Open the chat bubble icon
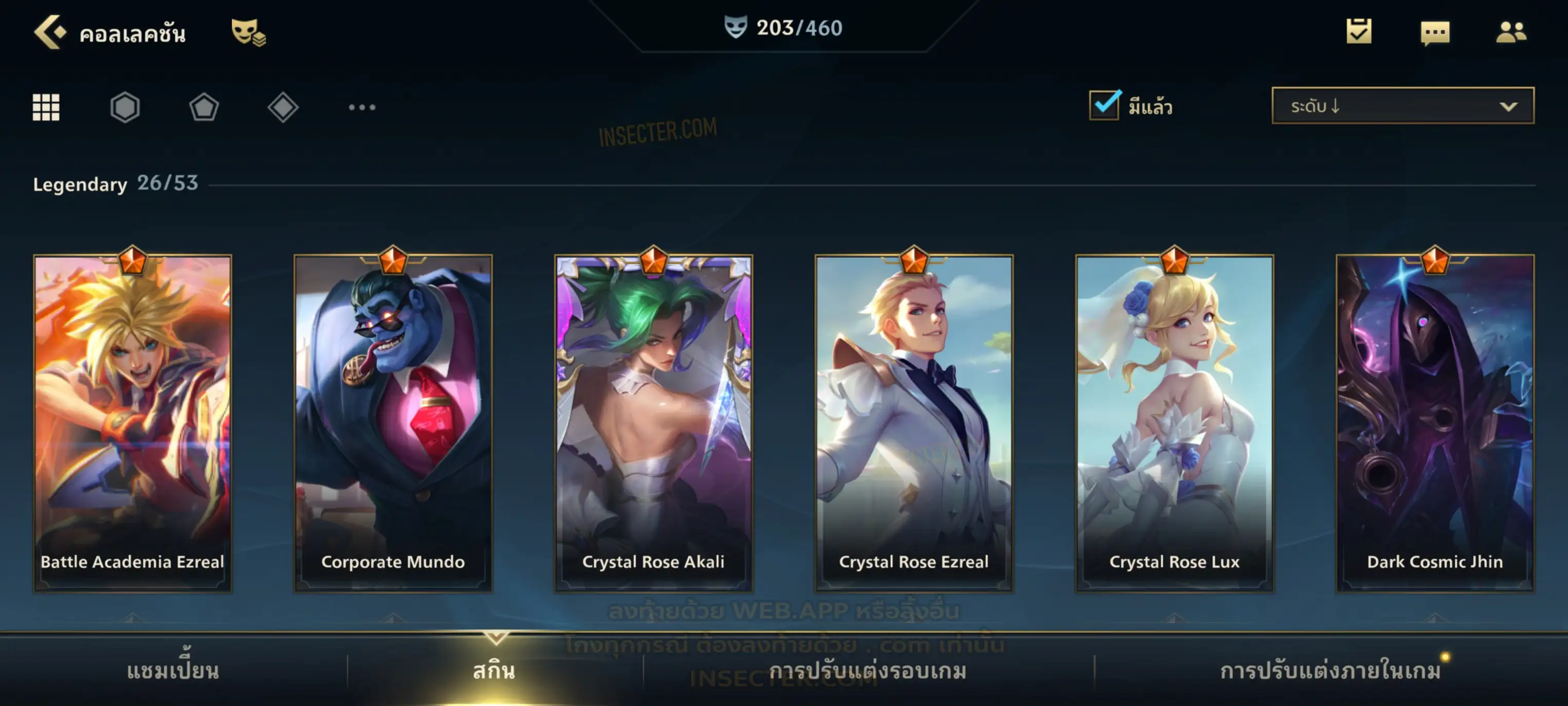The image size is (1568, 706). click(x=1434, y=33)
